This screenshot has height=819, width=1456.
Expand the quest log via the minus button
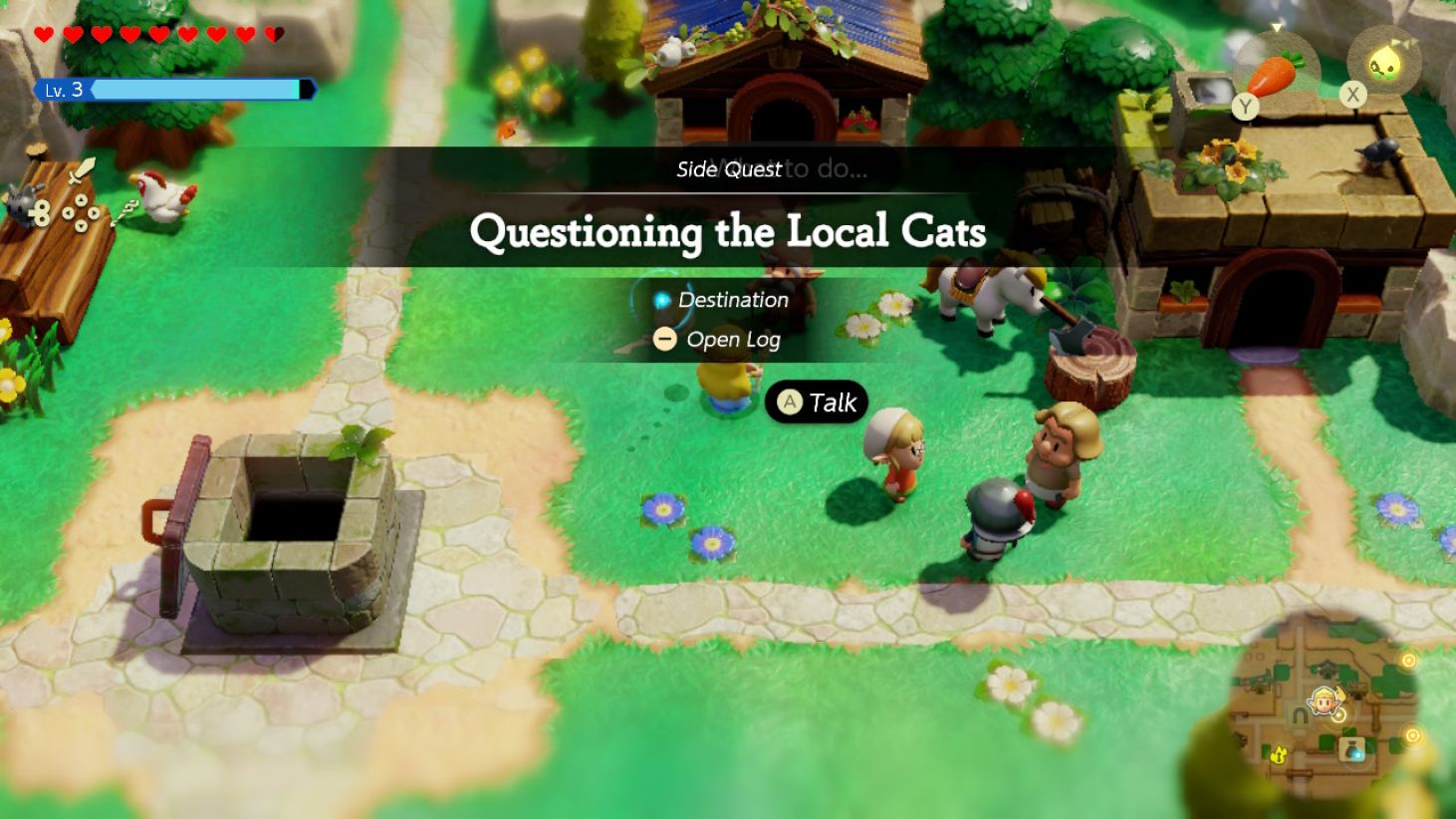665,339
